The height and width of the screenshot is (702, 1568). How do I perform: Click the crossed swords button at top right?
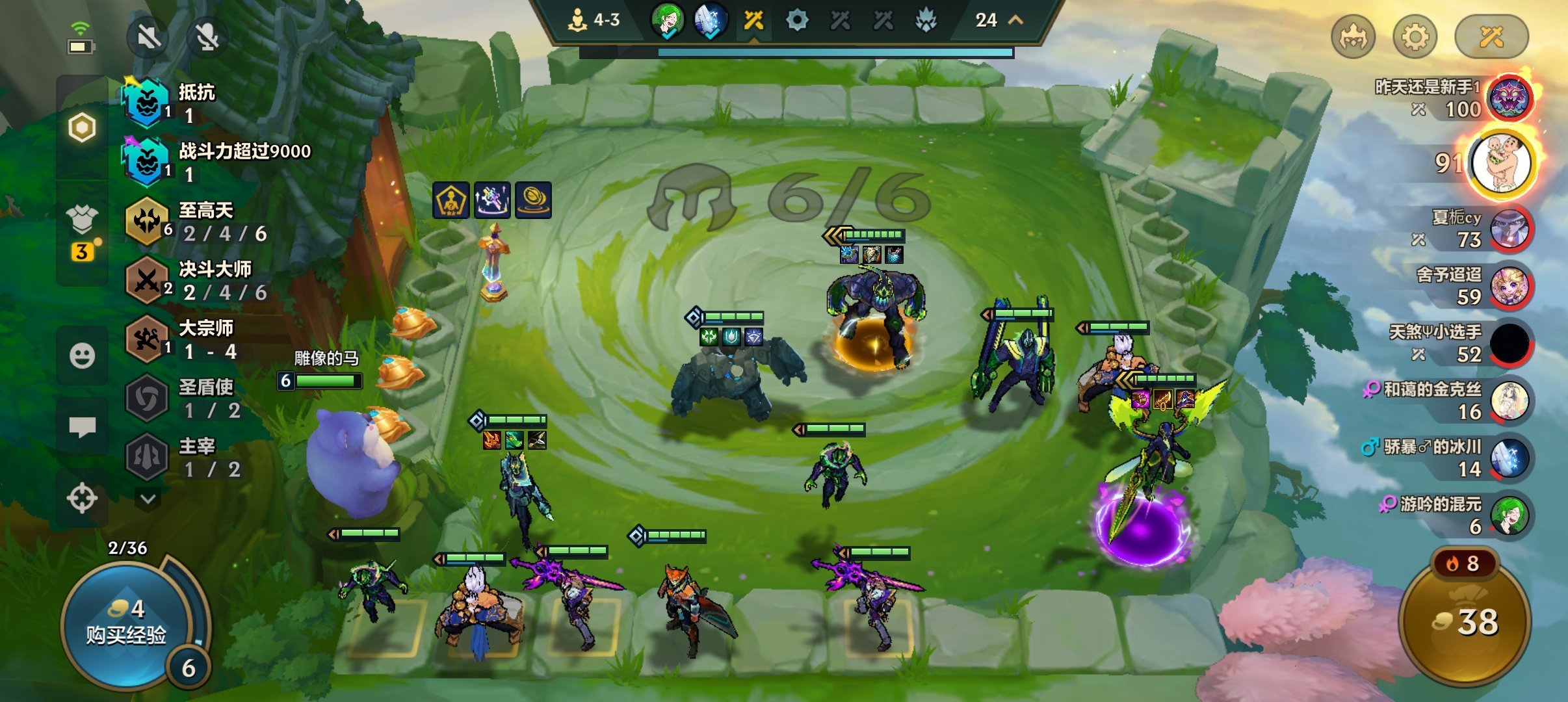click(1491, 36)
